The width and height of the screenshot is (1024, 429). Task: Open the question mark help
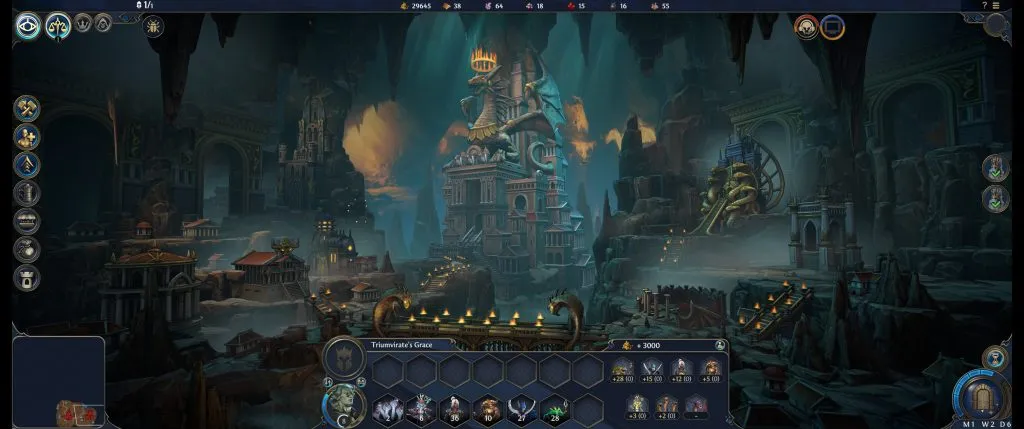click(x=984, y=6)
